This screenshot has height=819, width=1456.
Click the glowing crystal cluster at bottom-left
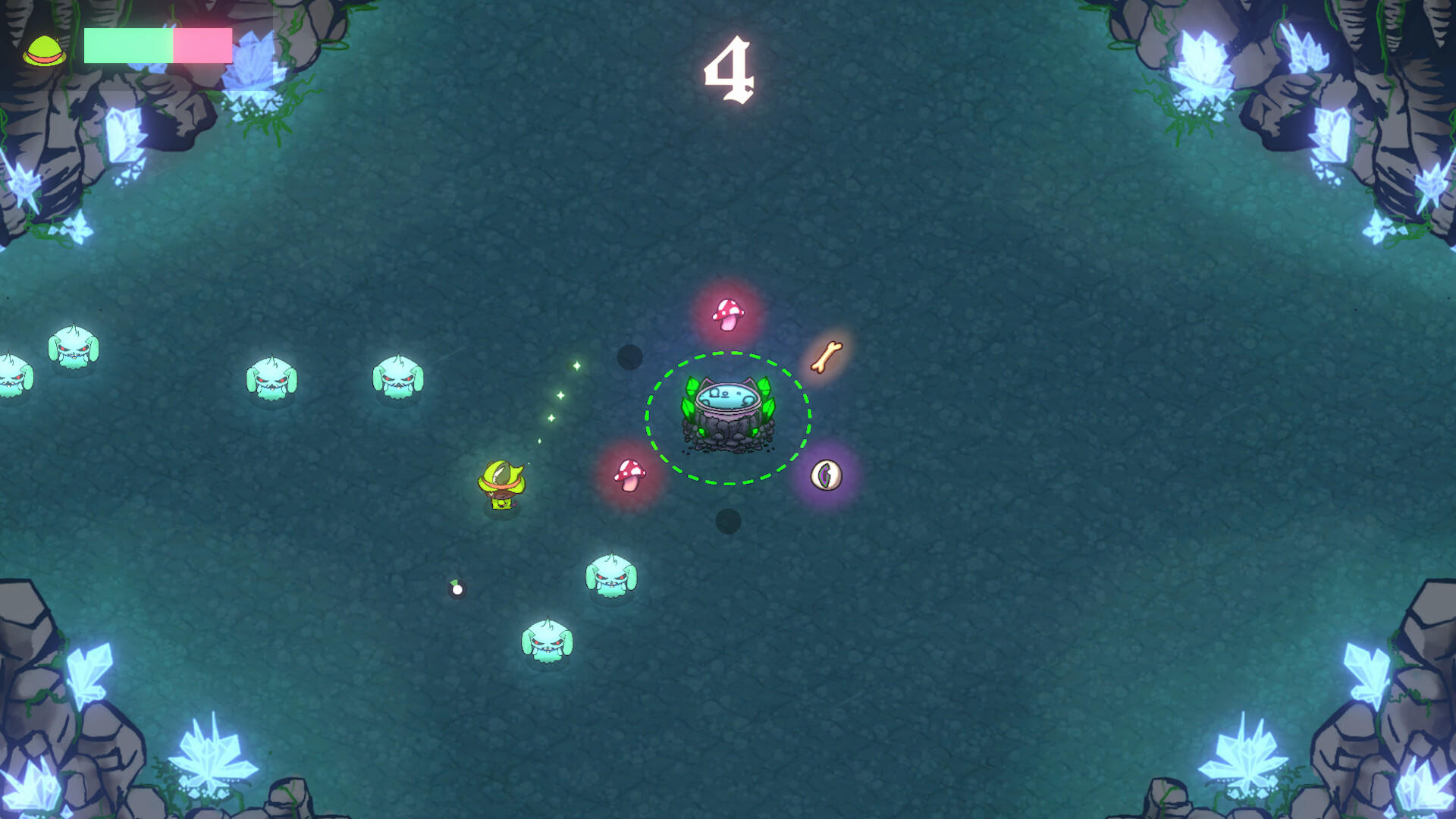[212, 751]
